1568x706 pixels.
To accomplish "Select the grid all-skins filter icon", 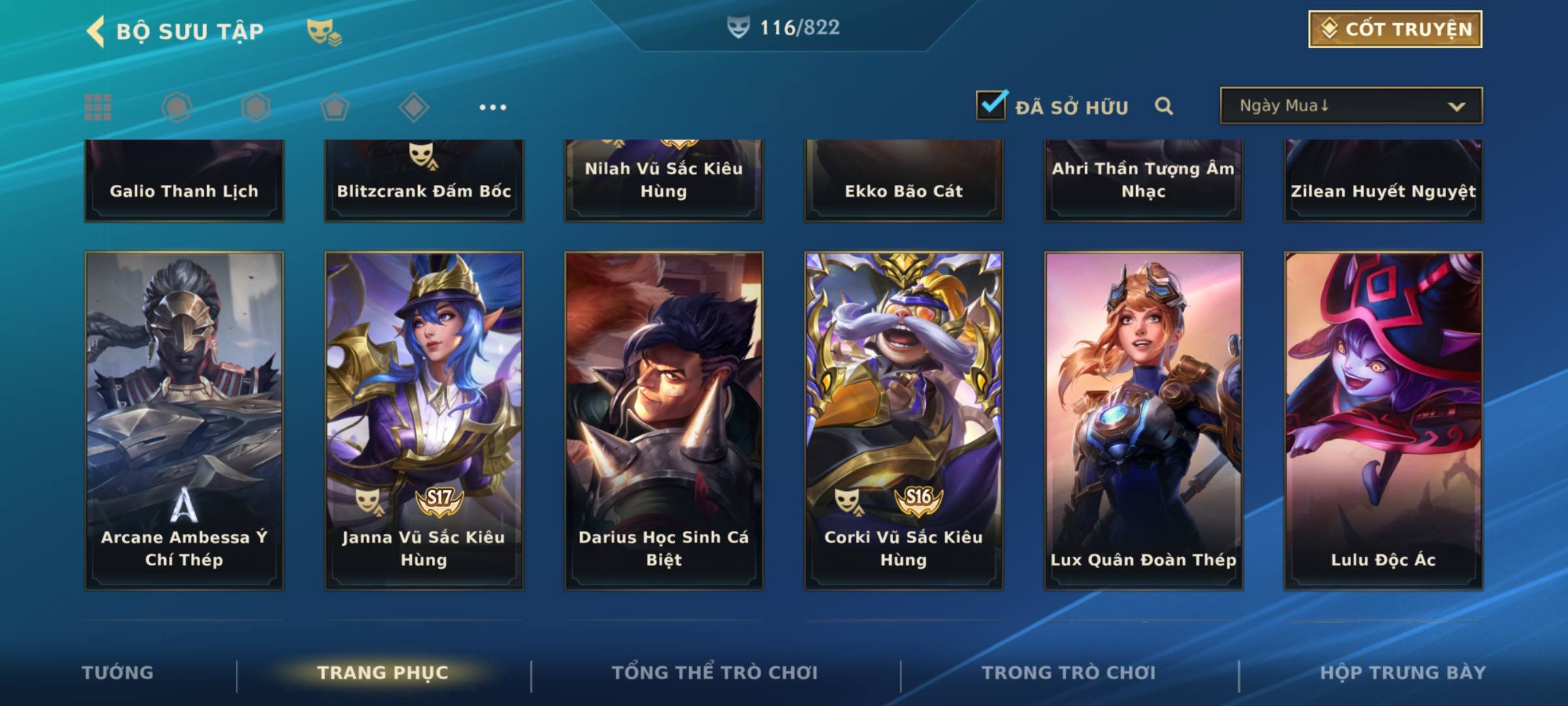I will (98, 107).
